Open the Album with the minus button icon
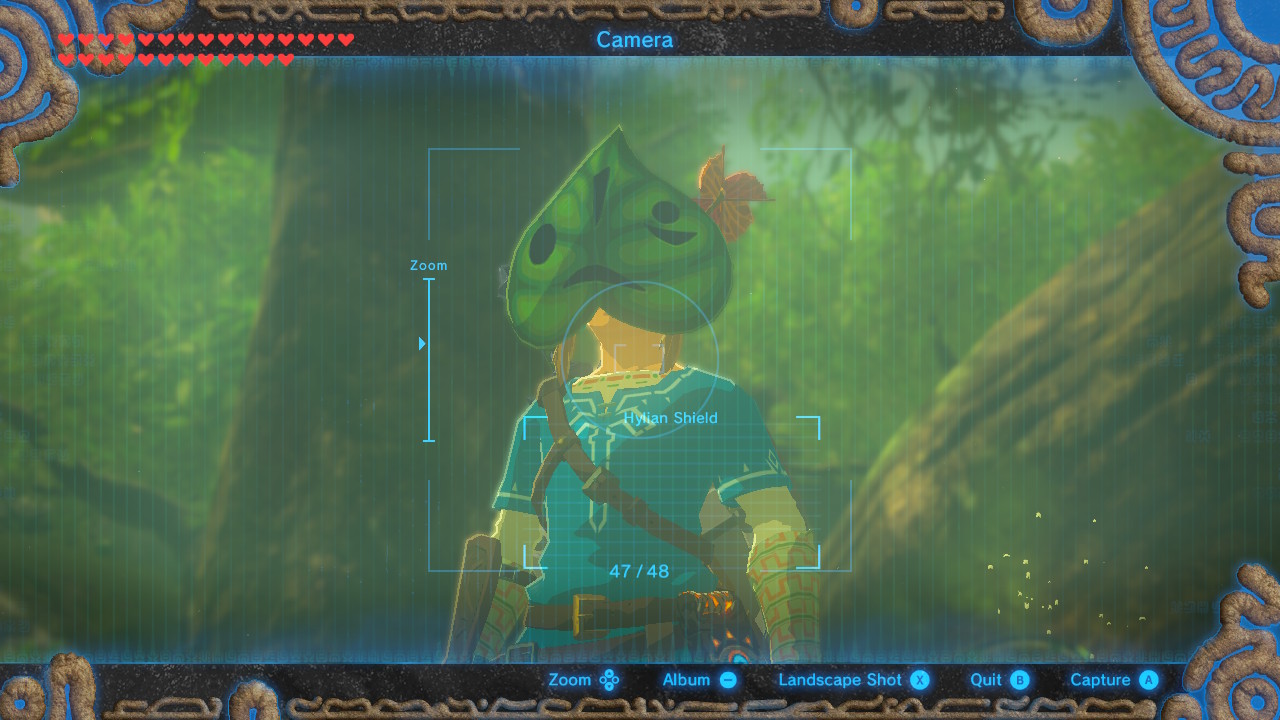1280x720 pixels. point(727,679)
